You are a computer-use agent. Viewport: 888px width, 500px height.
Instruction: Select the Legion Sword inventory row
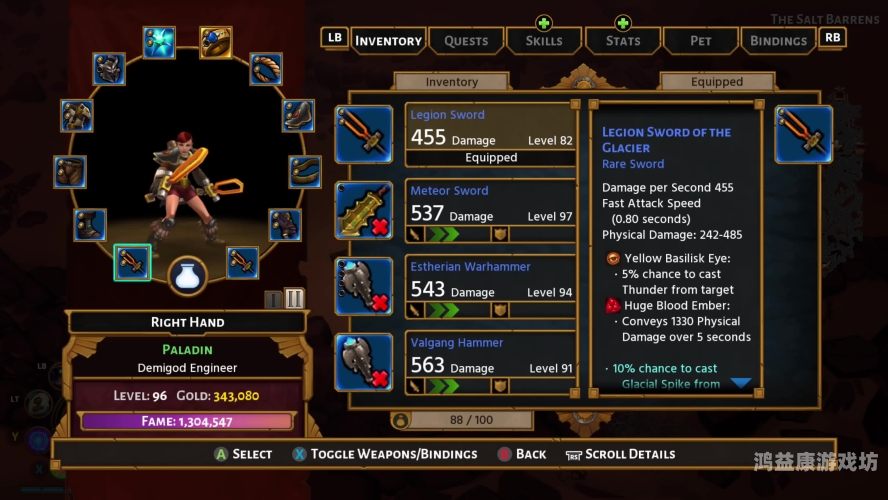click(490, 134)
